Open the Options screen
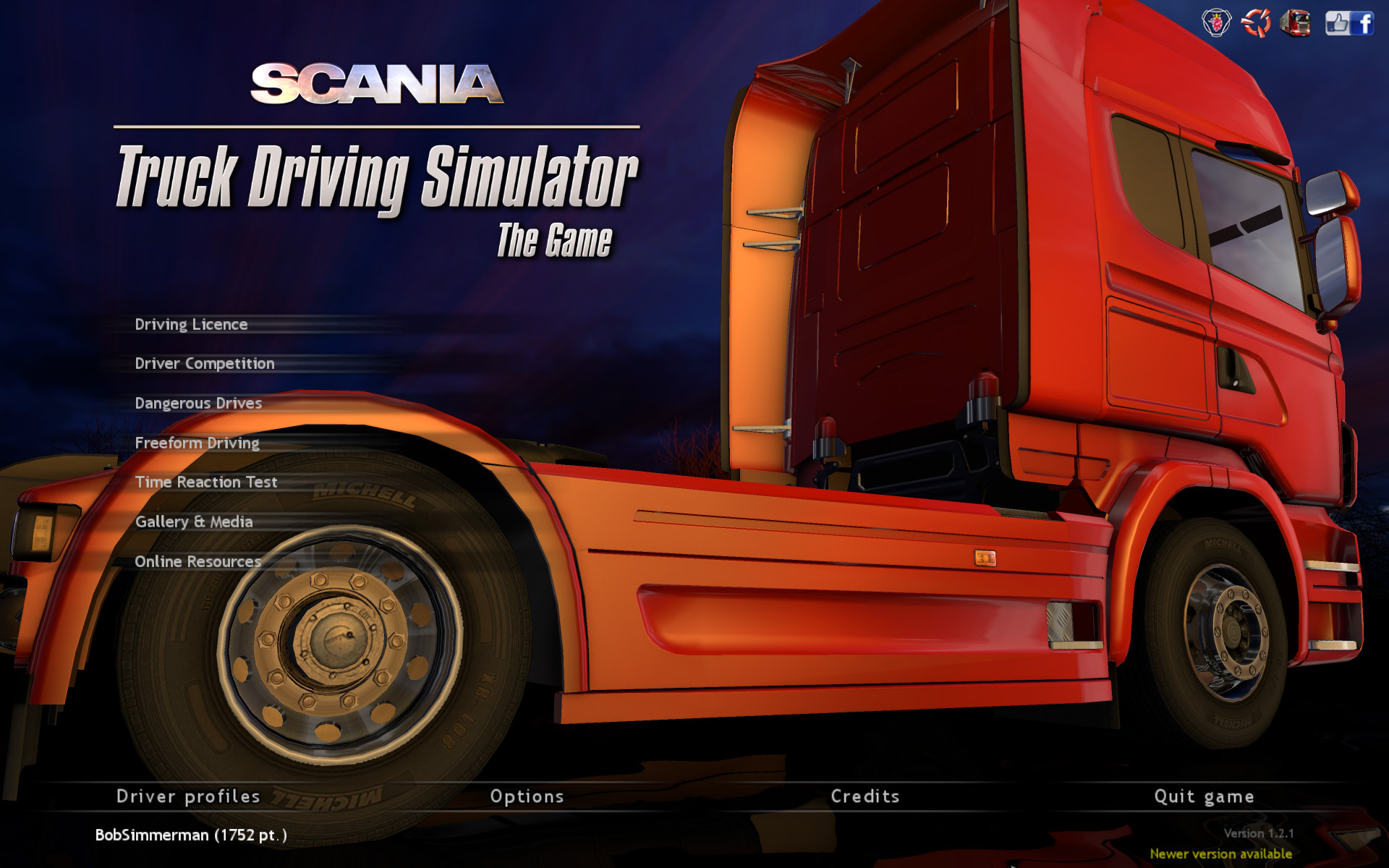1389x868 pixels. (x=527, y=796)
